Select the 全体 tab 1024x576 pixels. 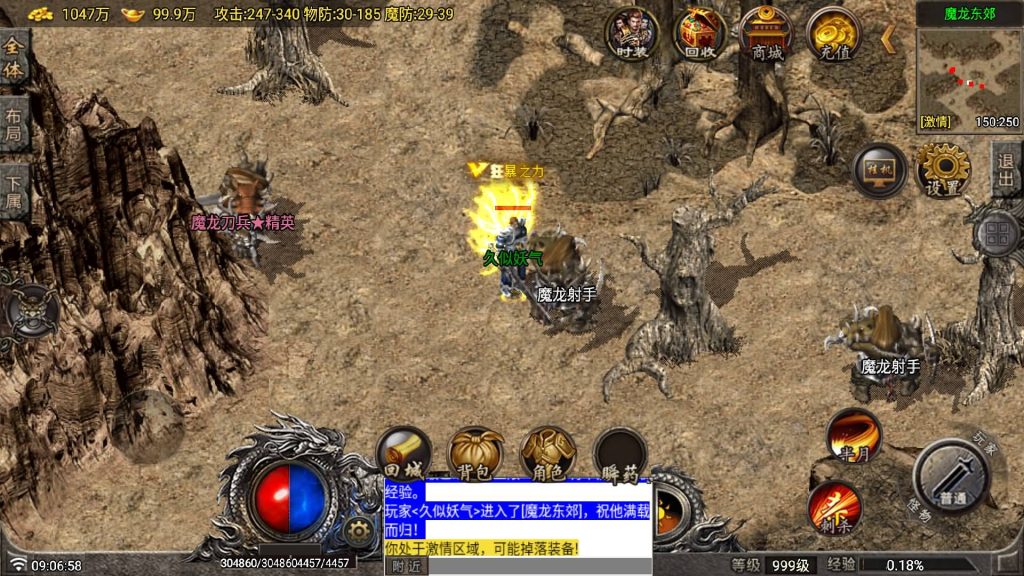coord(14,58)
